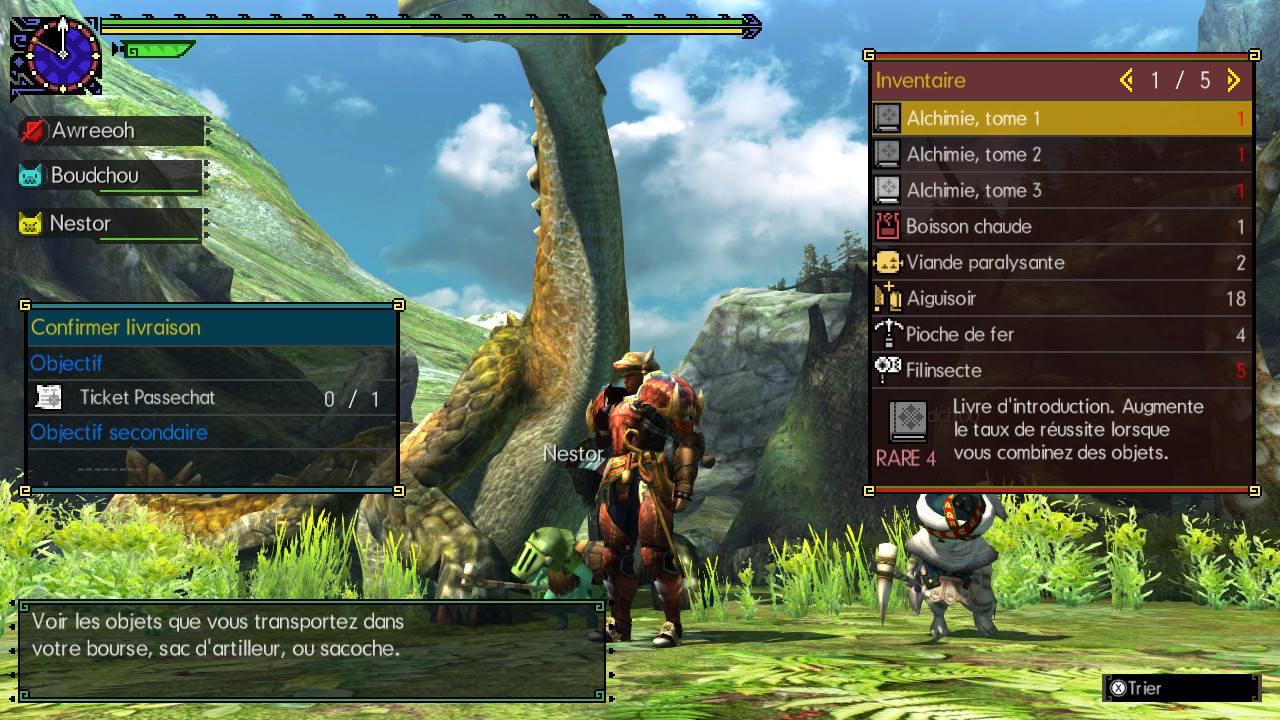This screenshot has width=1280, height=720.
Task: Choose the Aiguisoir whetstone row
Action: click(1060, 299)
